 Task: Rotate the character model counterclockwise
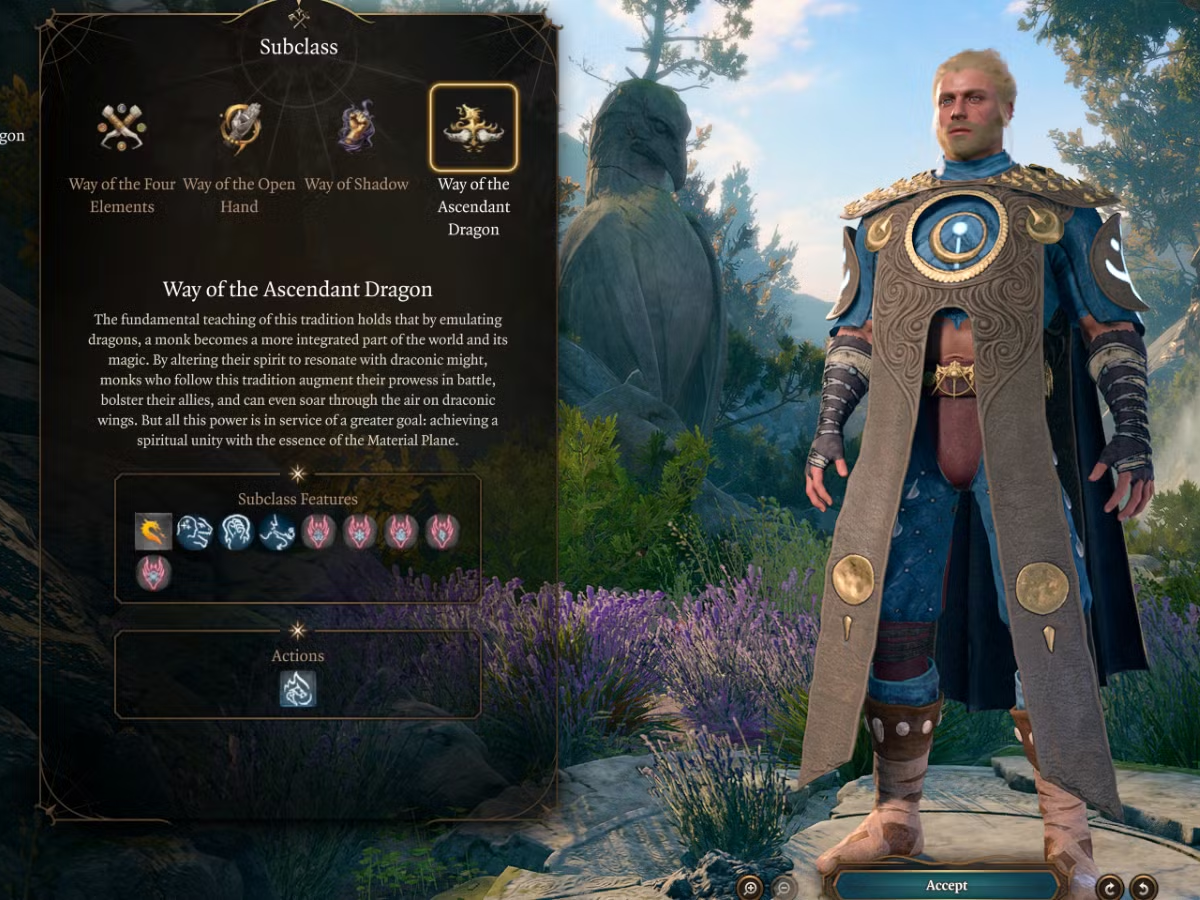1143,886
